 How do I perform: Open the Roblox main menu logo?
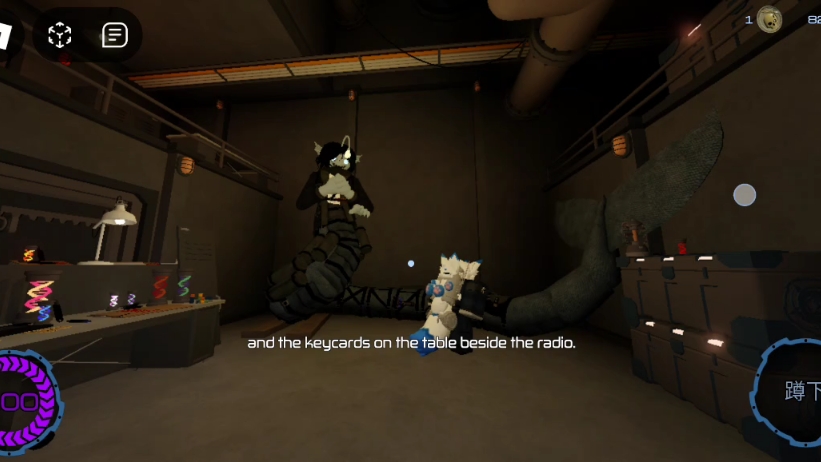[7, 36]
